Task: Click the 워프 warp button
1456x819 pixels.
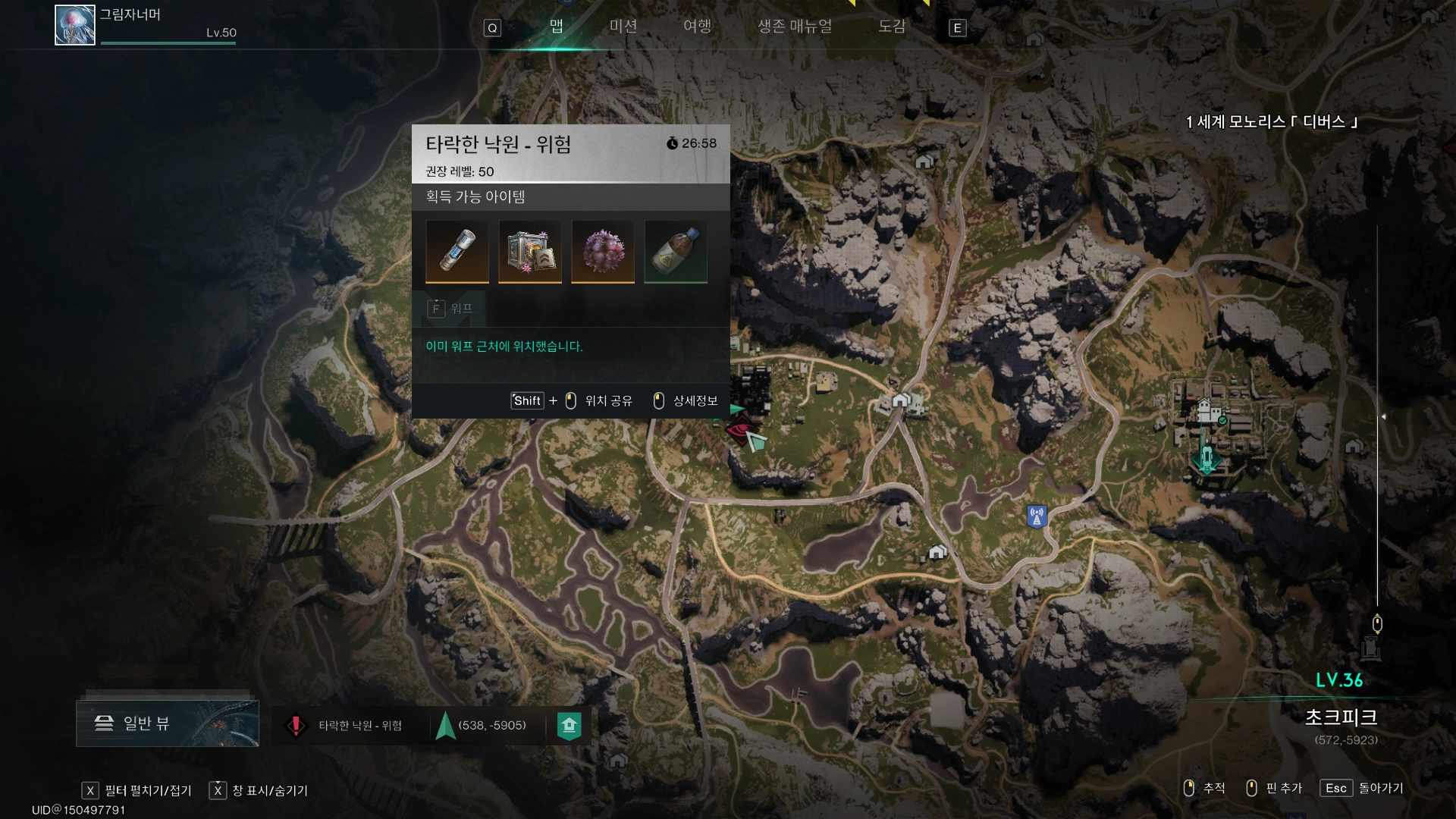Action: (451, 309)
